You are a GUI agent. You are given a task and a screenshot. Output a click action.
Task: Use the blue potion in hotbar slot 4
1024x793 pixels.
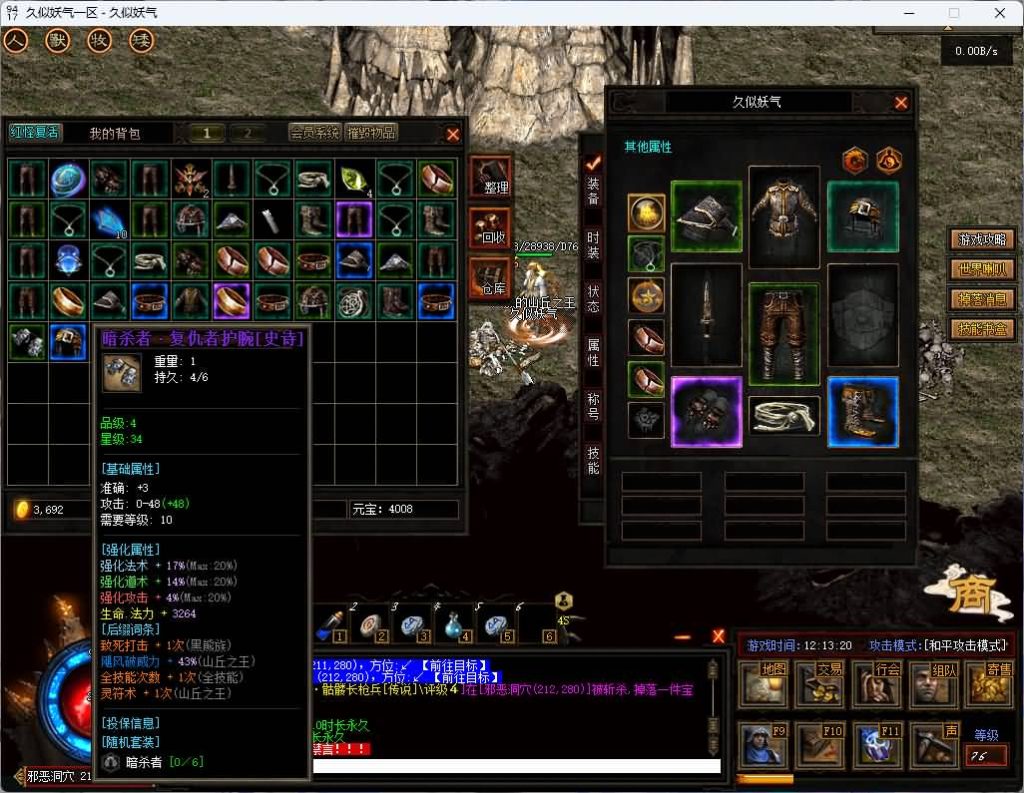pyautogui.click(x=456, y=624)
